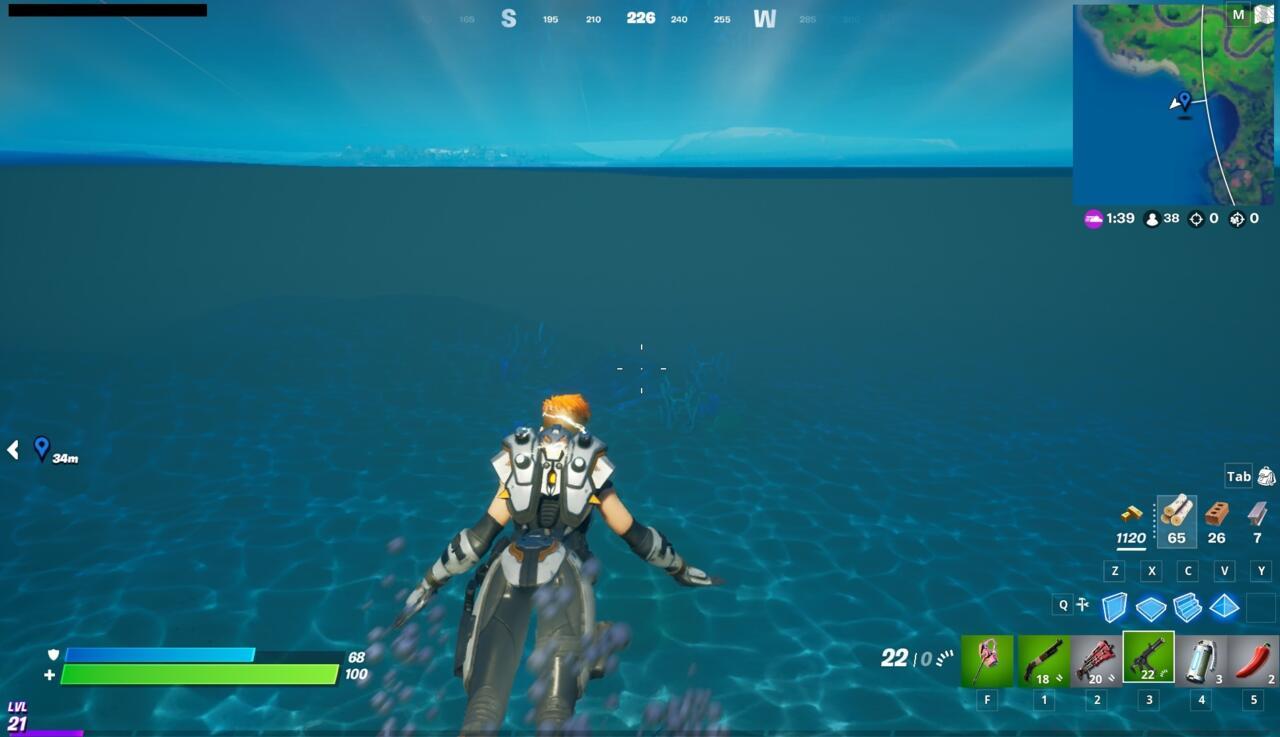Pick the roof pyramid build piece
The width and height of the screenshot is (1280, 737).
[1223, 605]
